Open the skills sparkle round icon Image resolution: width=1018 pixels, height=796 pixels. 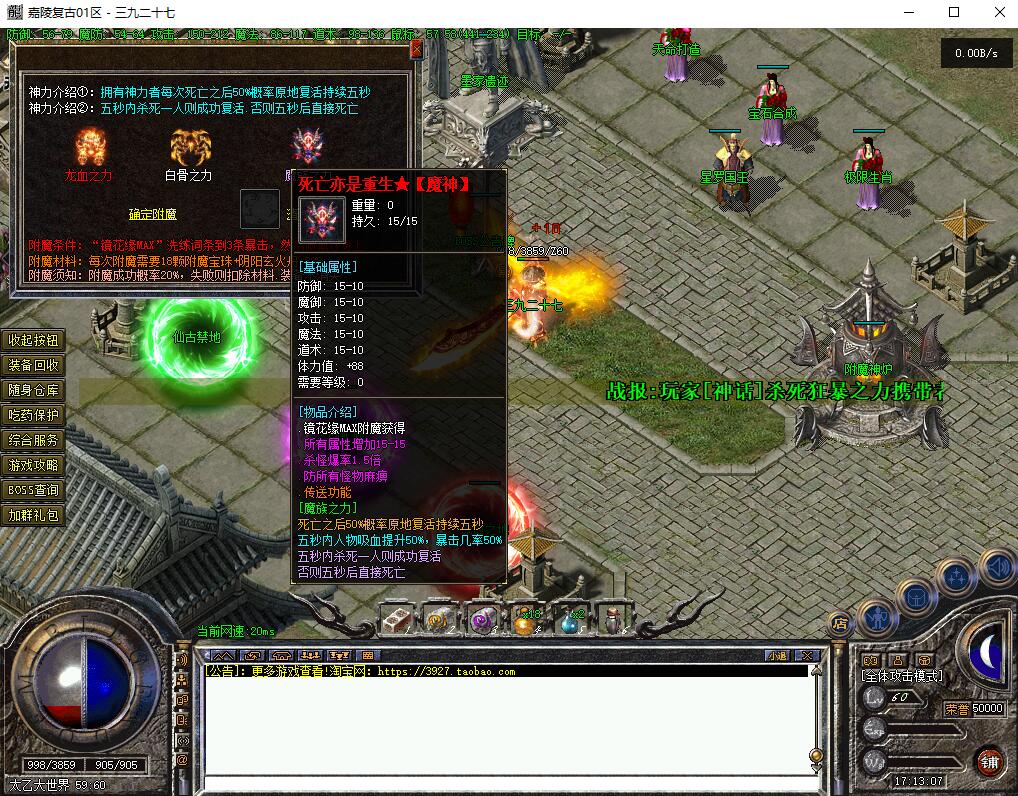click(x=955, y=577)
